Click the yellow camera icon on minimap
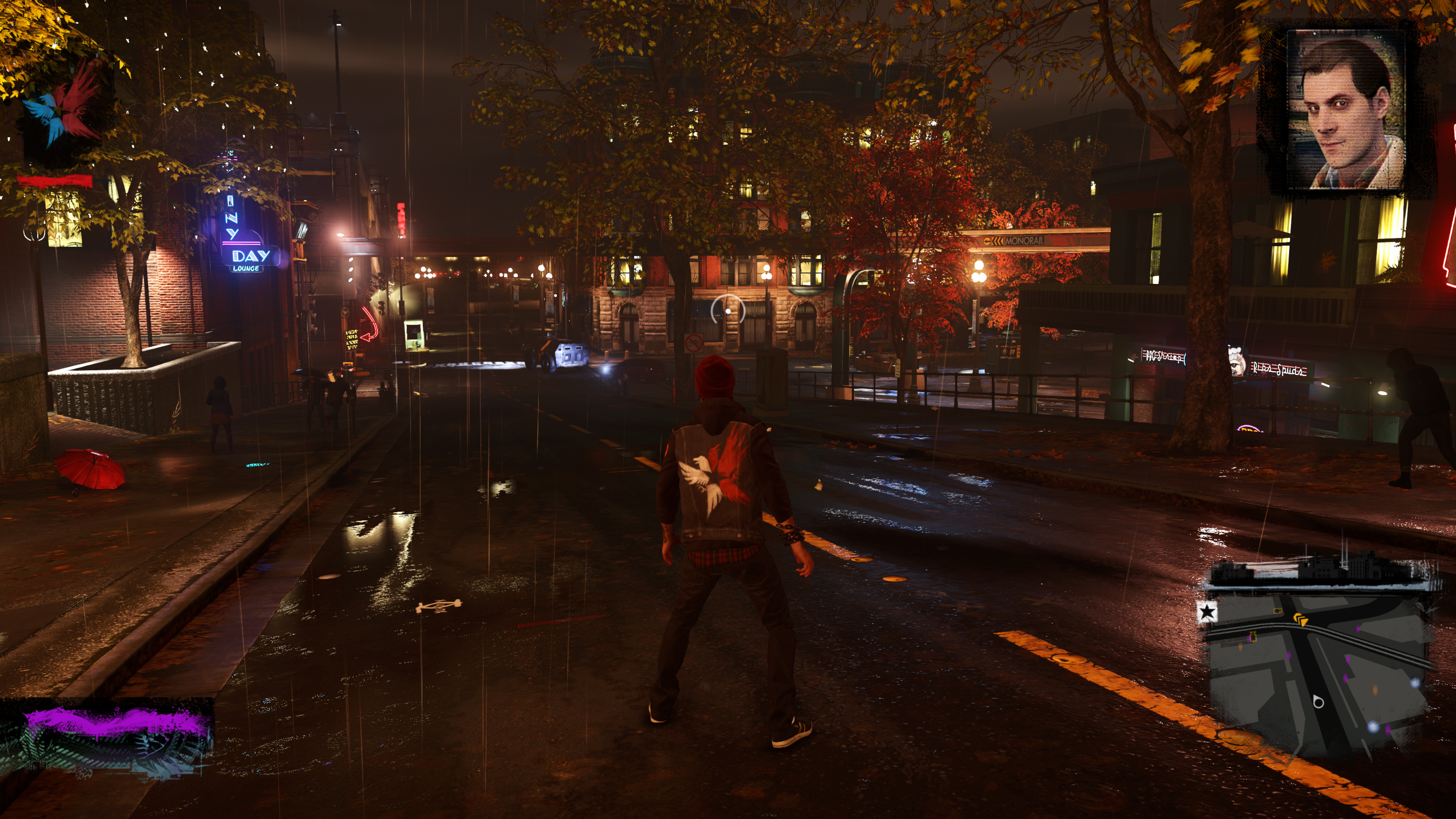Viewport: 1456px width, 819px height. tap(1278, 611)
